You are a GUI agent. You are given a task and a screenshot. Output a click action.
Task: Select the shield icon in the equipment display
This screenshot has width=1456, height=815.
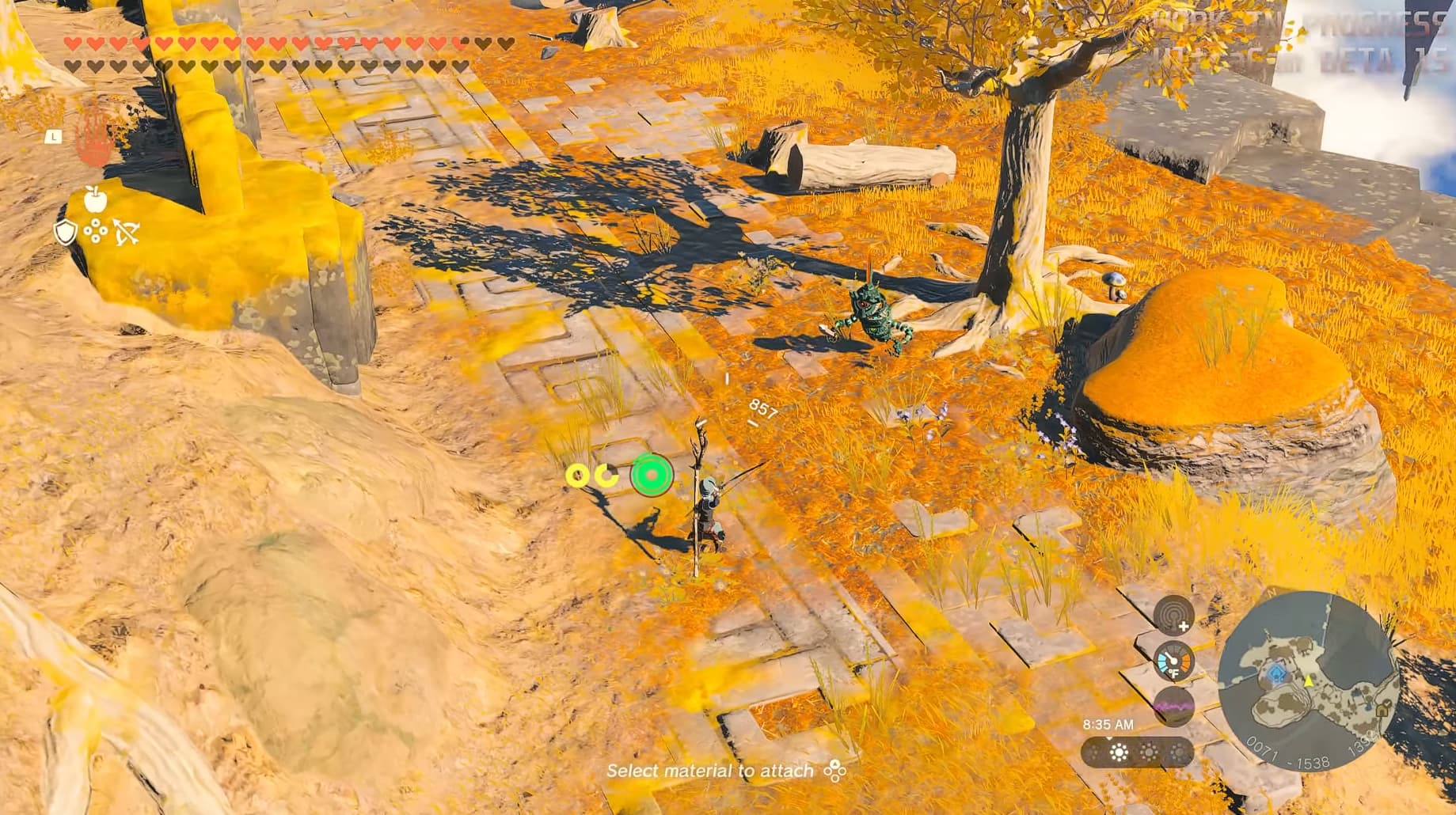tap(65, 232)
